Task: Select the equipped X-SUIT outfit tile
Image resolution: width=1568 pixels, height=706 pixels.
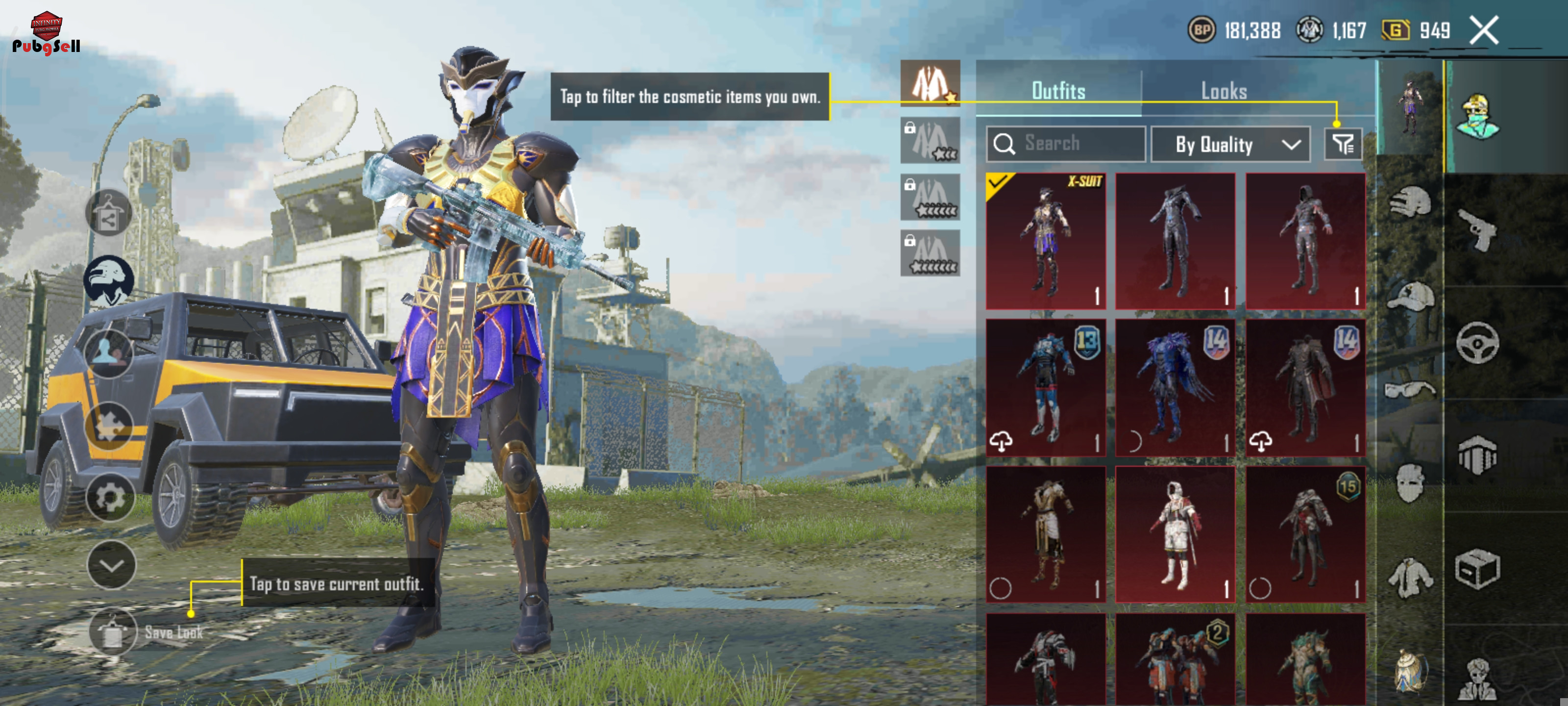Action: [x=1046, y=241]
